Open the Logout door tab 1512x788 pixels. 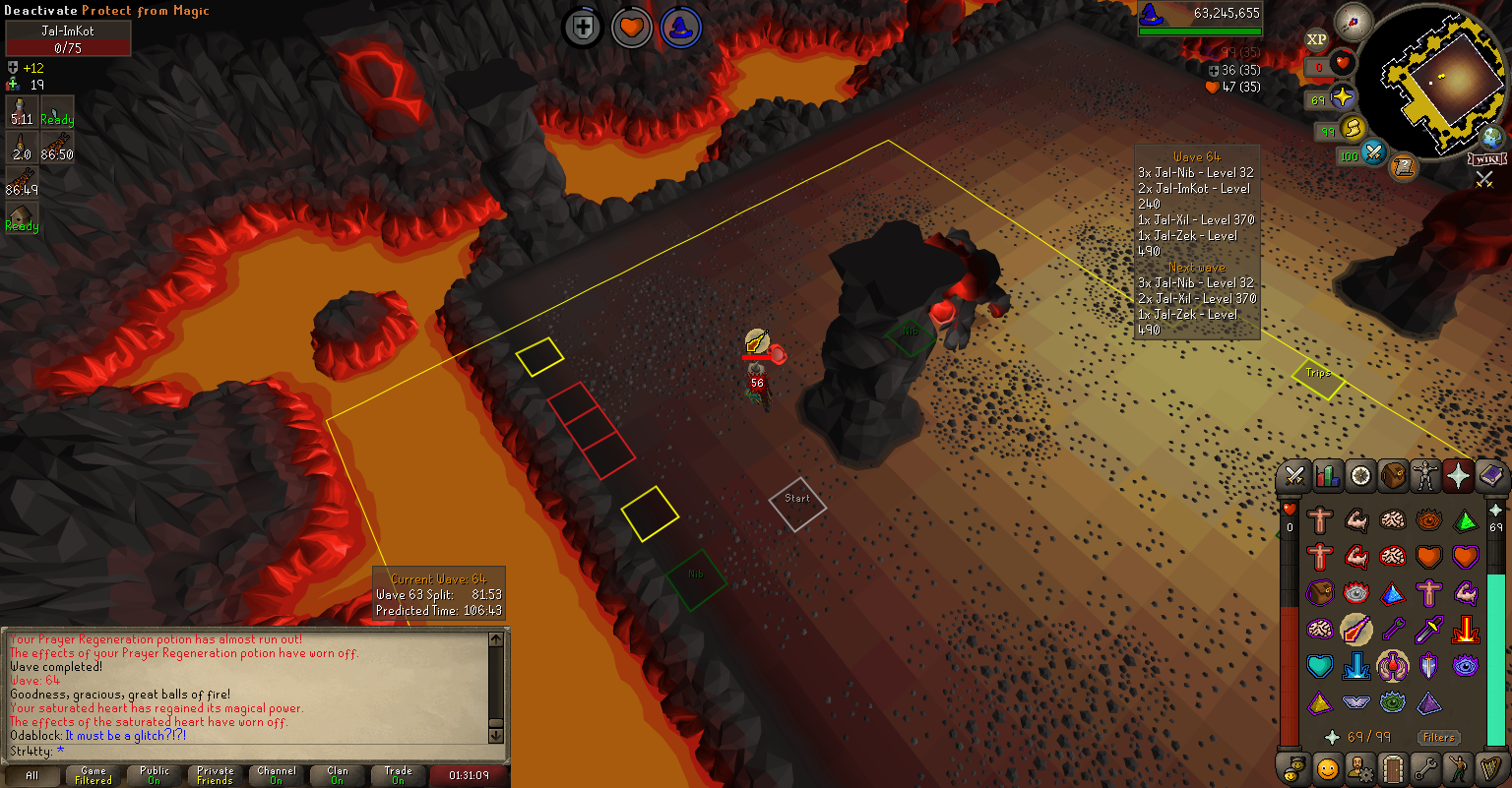coord(1392,767)
